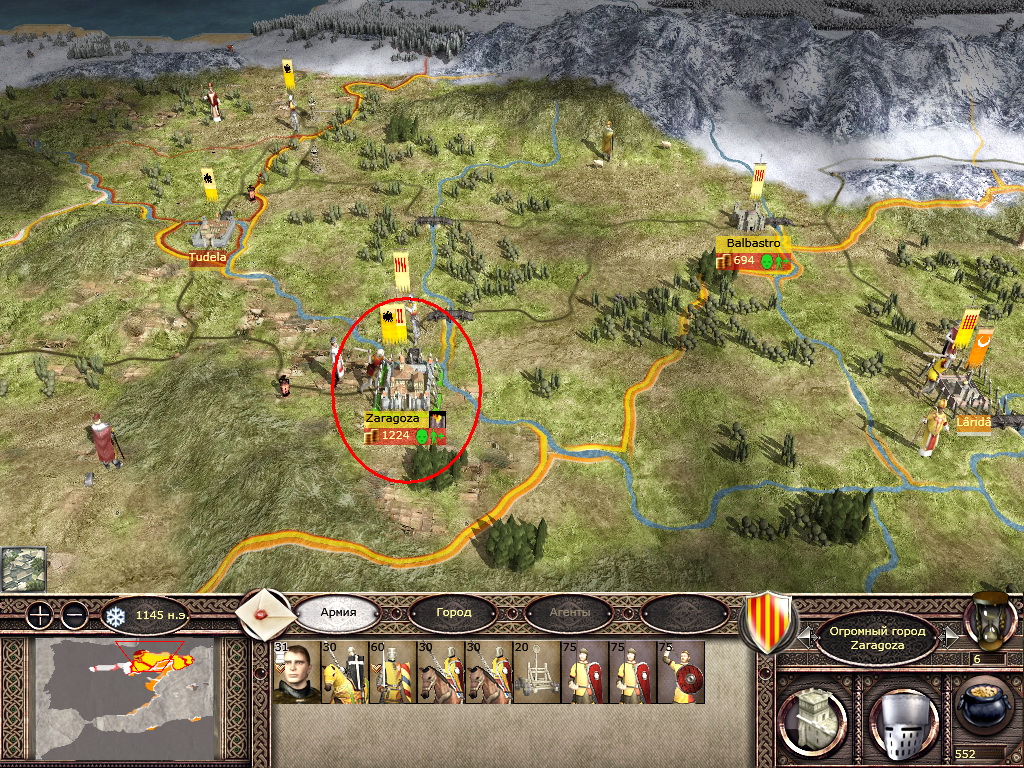1024x768 pixels.
Task: Select the spearman with round red shield
Action: [680, 672]
